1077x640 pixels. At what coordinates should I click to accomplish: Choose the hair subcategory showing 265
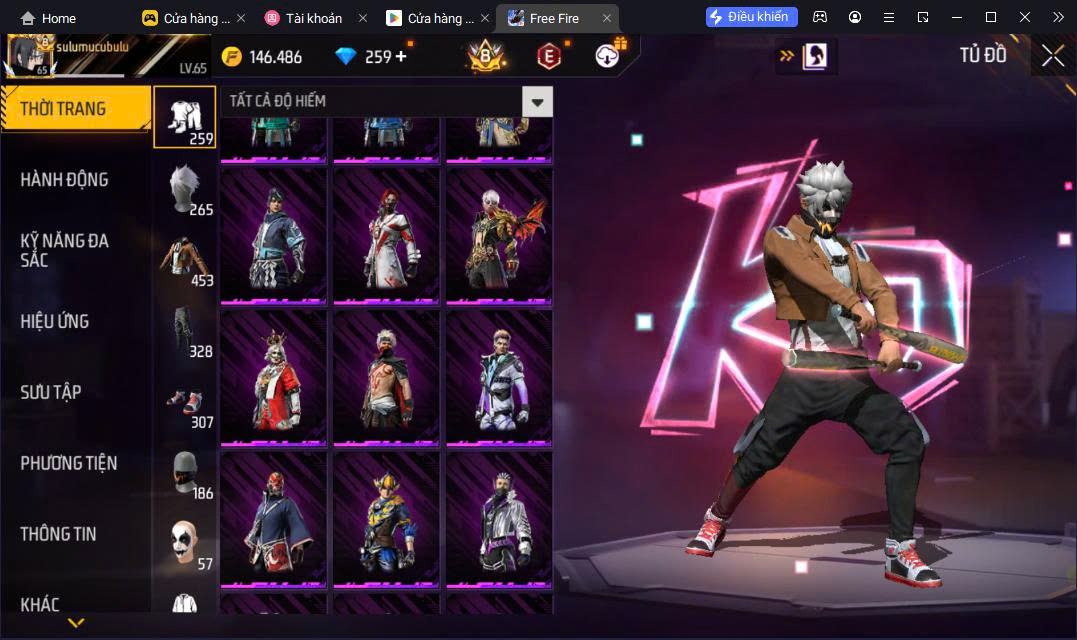[184, 188]
